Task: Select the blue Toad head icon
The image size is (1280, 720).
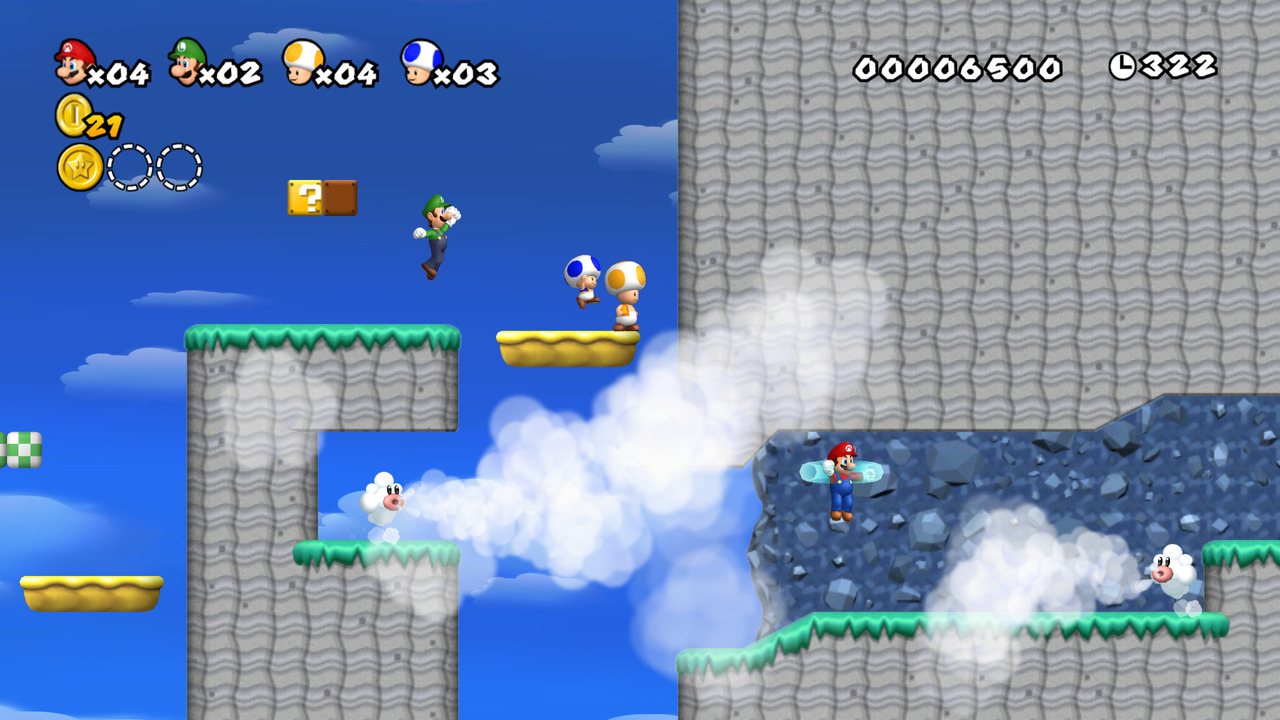Action: click(420, 63)
